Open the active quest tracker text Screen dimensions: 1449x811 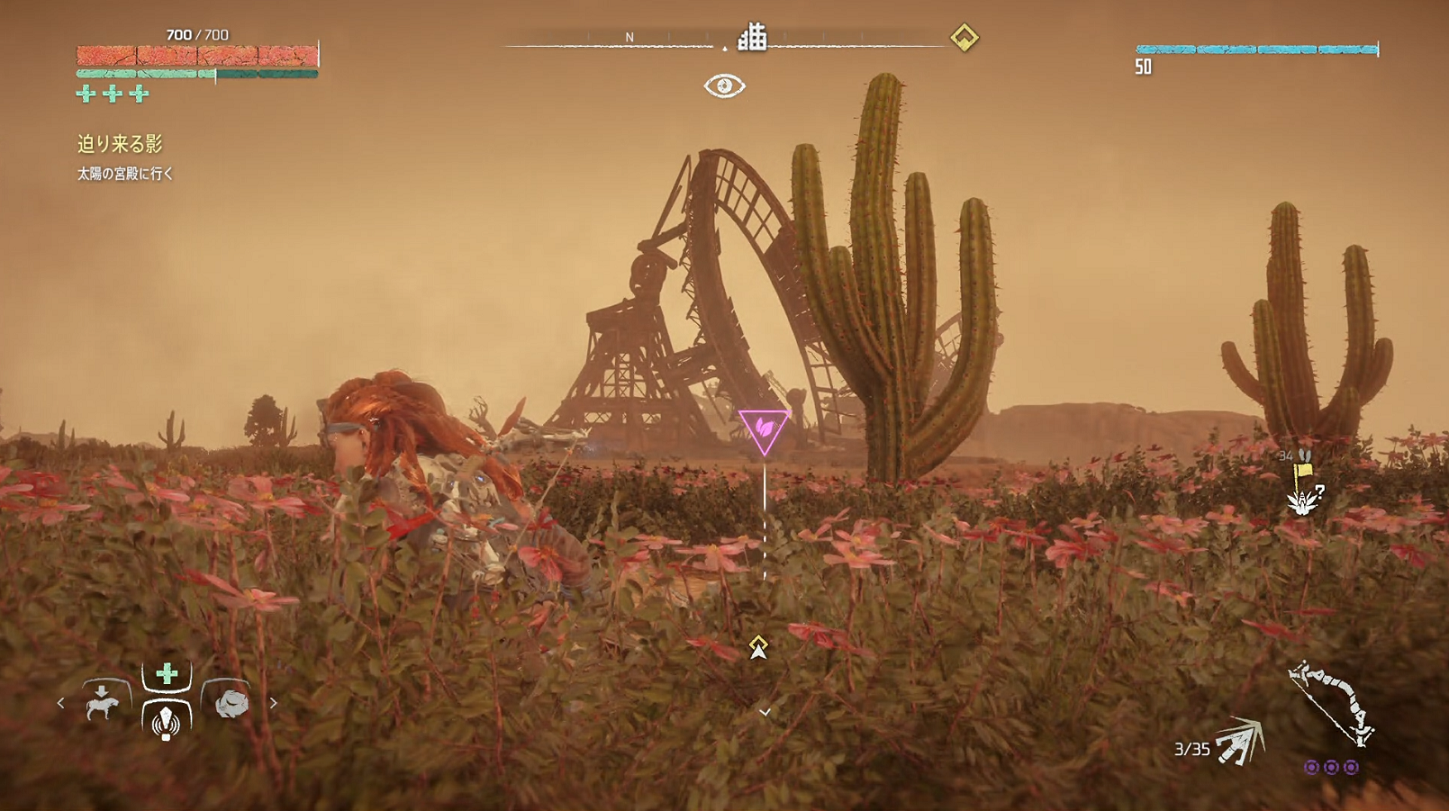pos(120,145)
